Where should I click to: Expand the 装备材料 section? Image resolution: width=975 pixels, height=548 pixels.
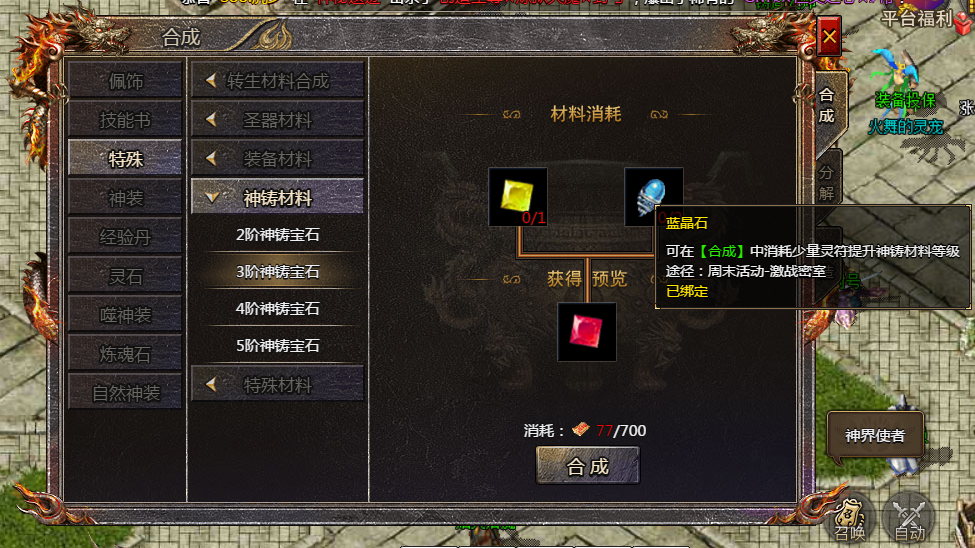tap(277, 159)
